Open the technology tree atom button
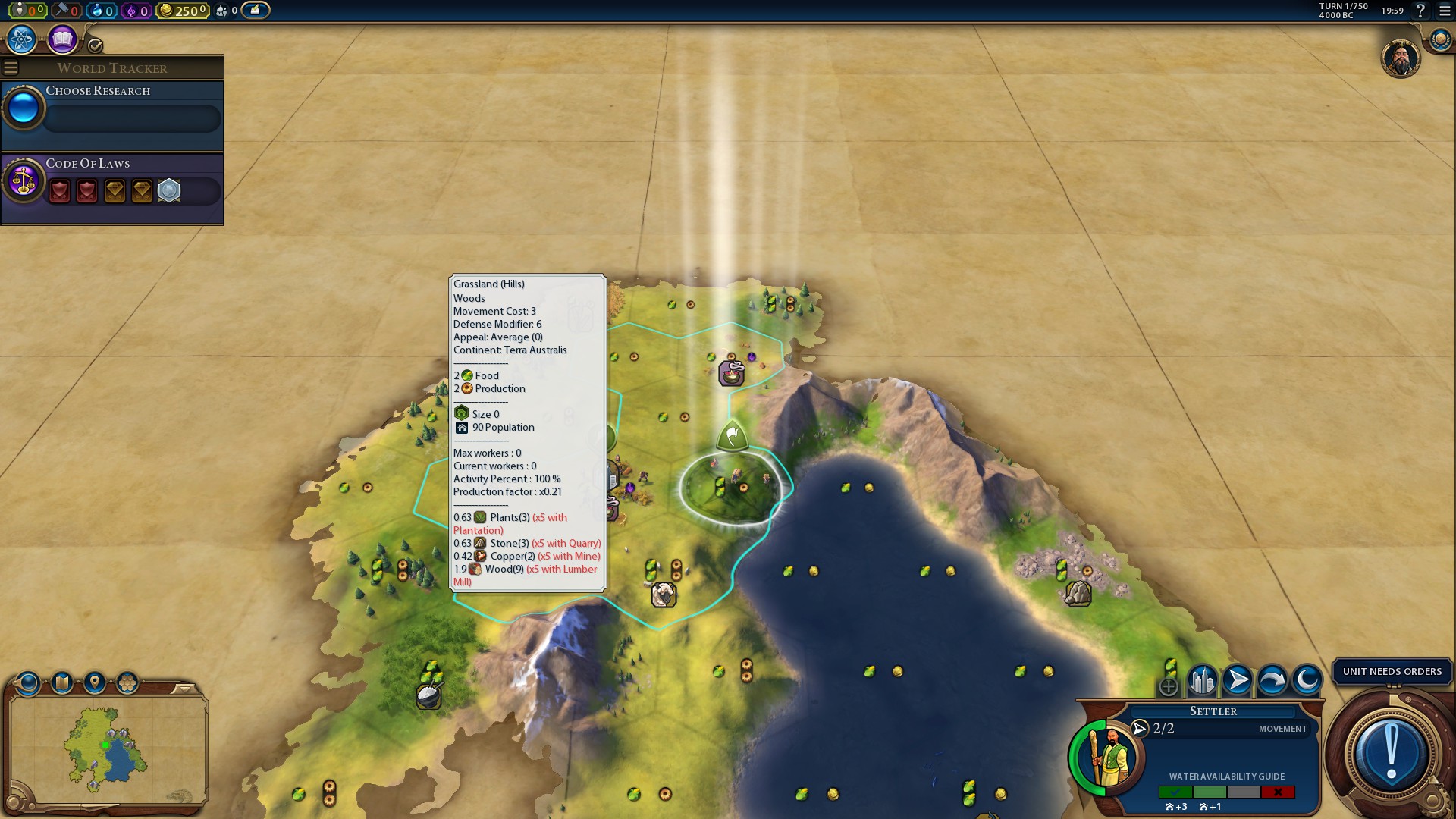The width and height of the screenshot is (1456, 819). pos(22,39)
